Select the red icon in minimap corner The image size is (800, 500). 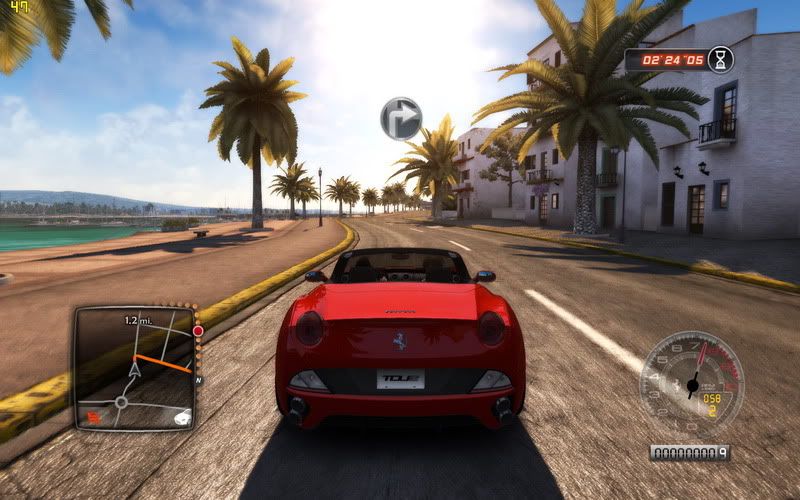(93, 416)
